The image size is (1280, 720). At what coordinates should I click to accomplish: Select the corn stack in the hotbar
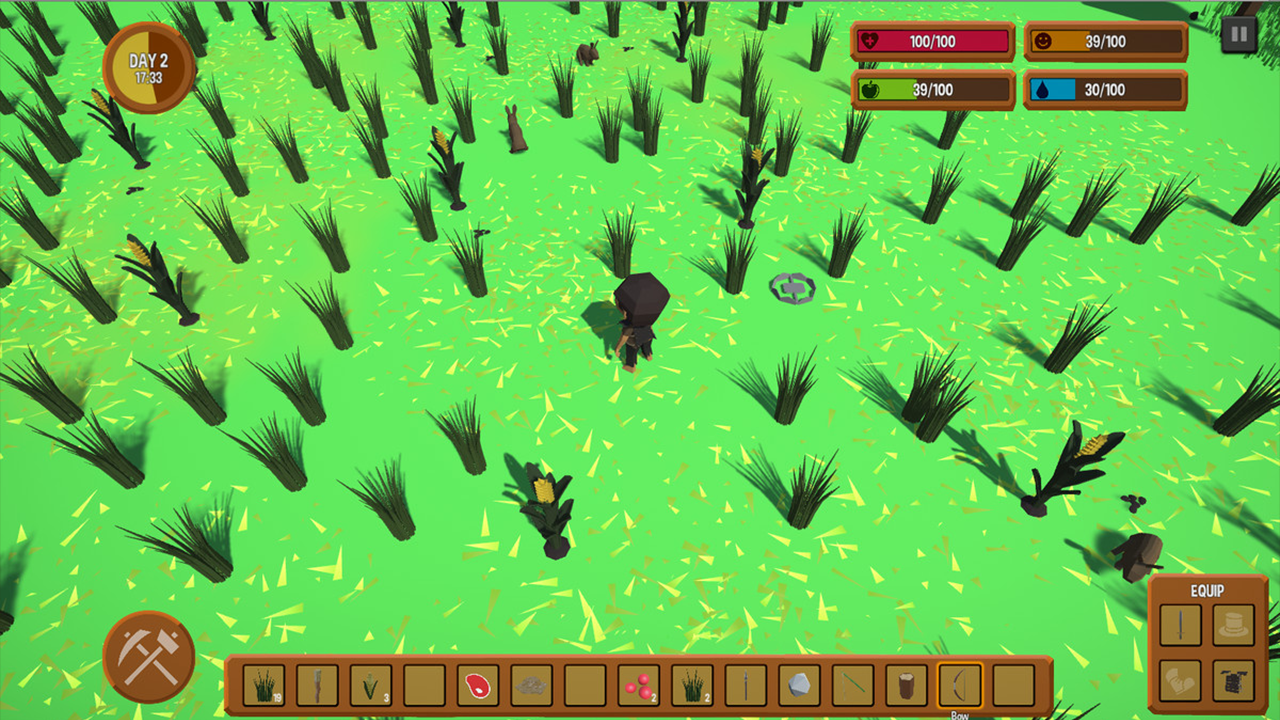coord(371,686)
